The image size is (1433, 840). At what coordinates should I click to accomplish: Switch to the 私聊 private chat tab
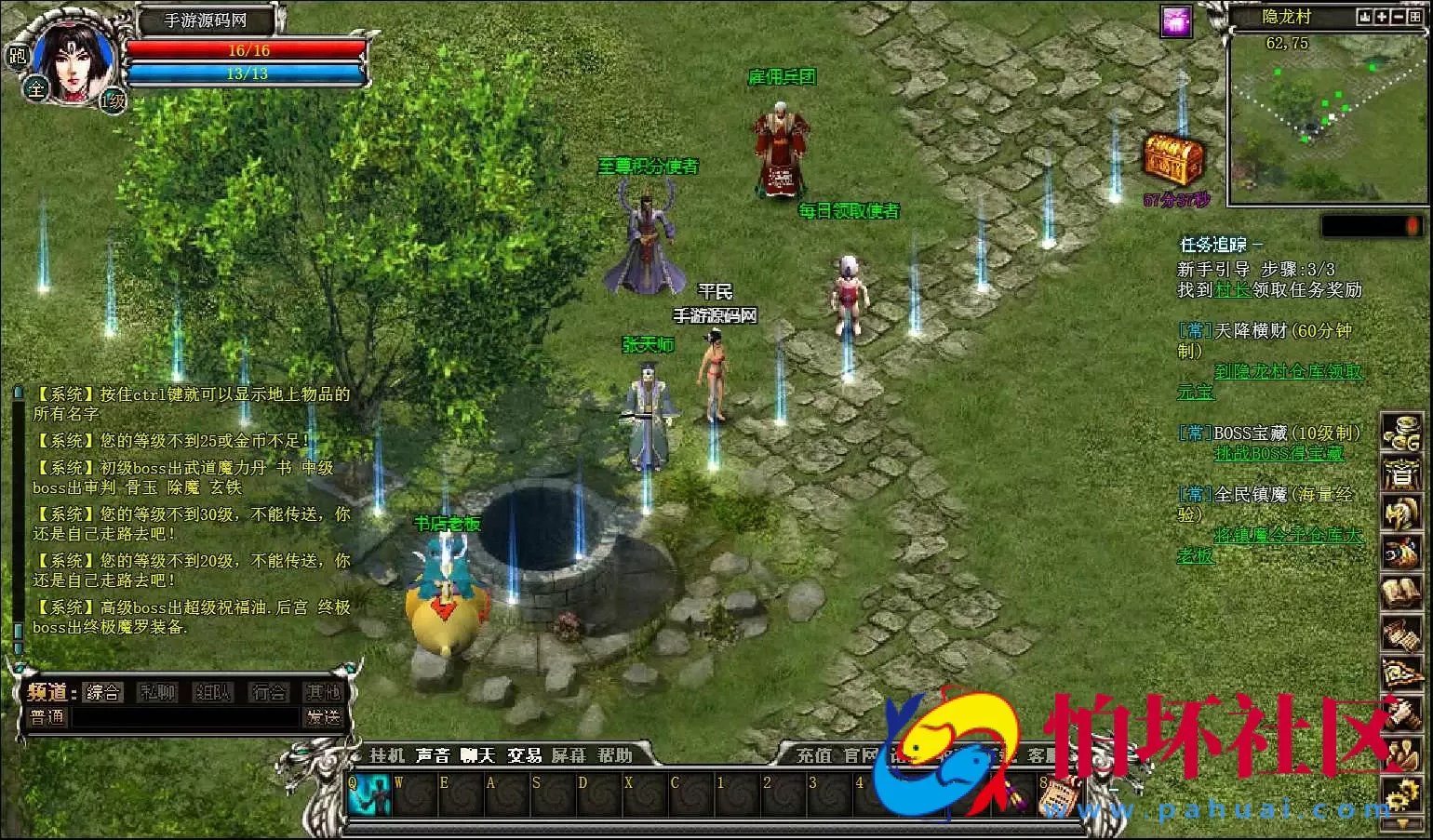[x=157, y=692]
